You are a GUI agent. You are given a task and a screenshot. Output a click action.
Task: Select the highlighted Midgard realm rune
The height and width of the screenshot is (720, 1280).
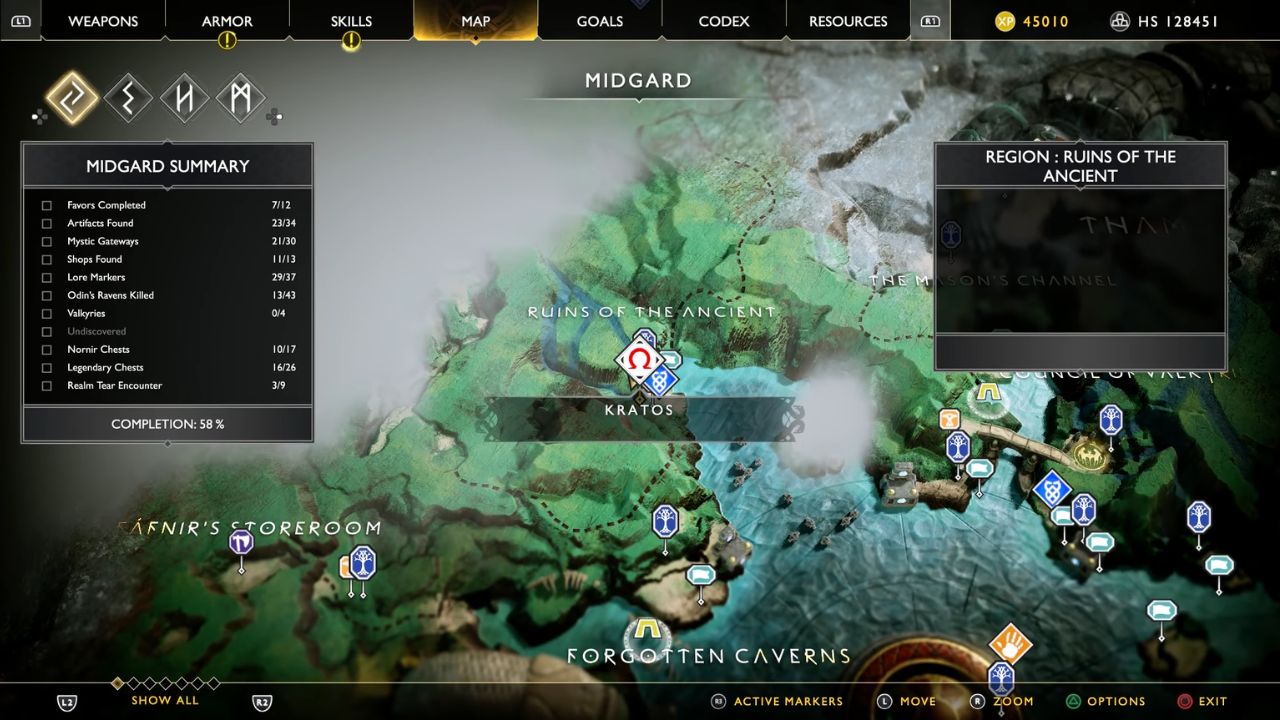click(x=72, y=99)
